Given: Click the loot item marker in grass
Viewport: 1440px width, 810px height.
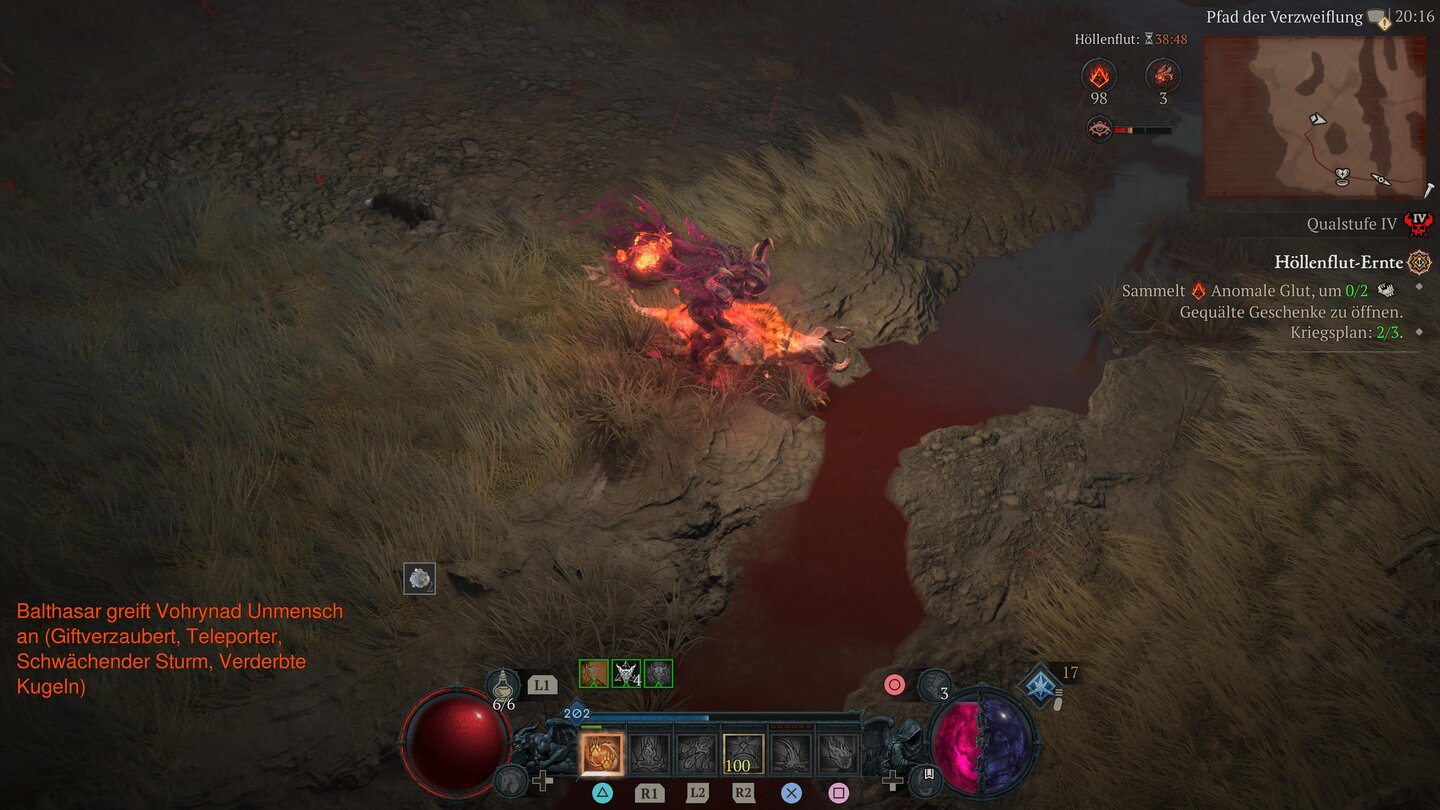Looking at the screenshot, I should tap(419, 578).
